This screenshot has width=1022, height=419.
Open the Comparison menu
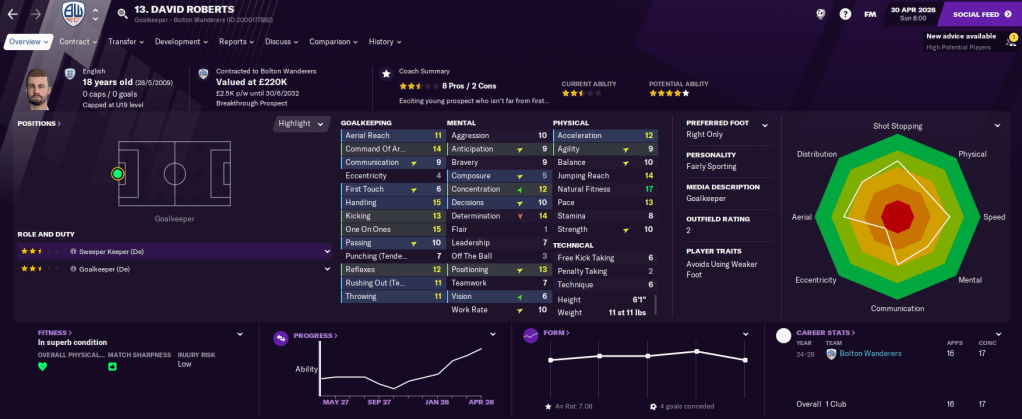[x=333, y=42]
